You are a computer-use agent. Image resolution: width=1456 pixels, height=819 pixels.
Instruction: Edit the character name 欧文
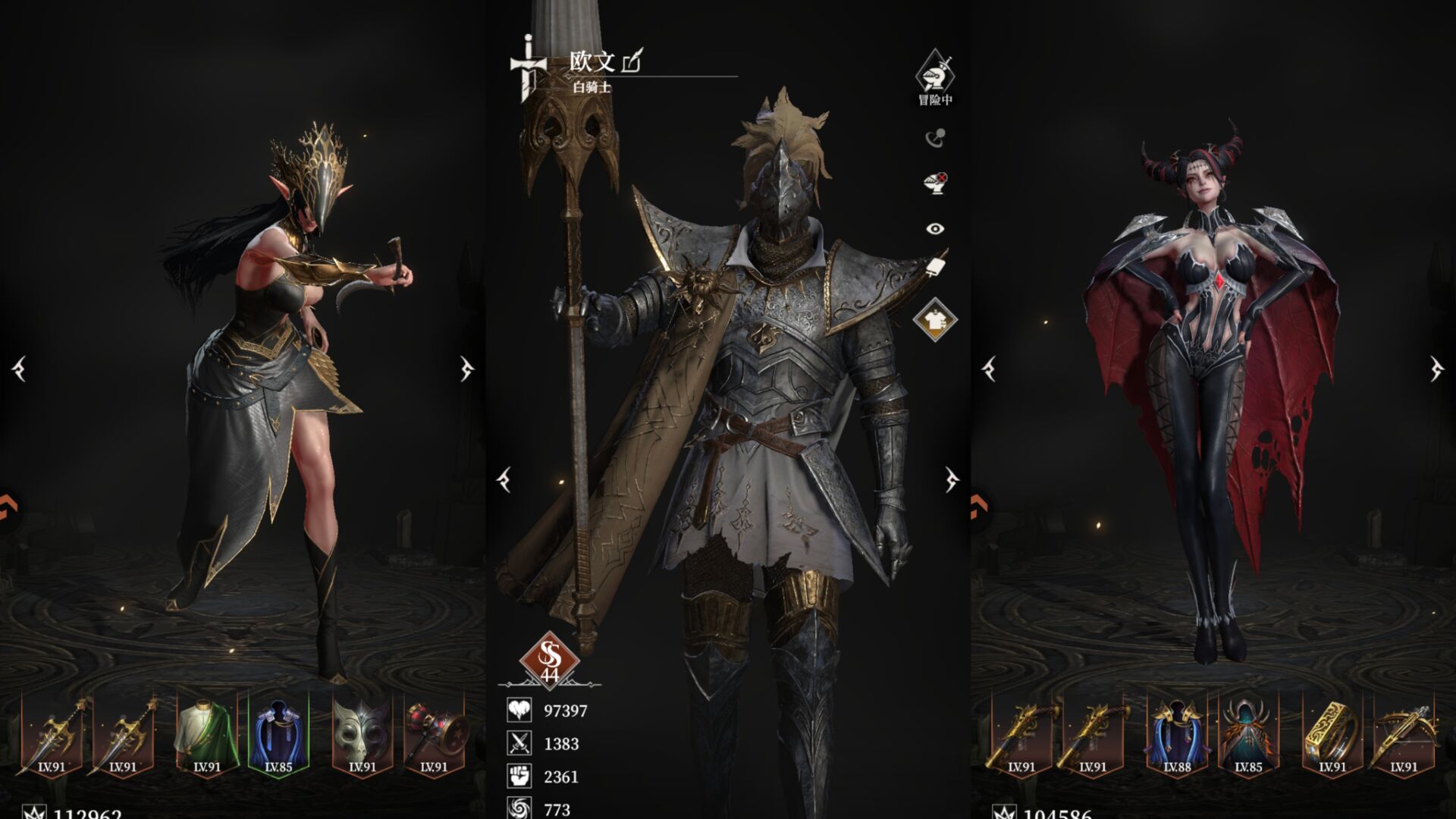point(632,61)
